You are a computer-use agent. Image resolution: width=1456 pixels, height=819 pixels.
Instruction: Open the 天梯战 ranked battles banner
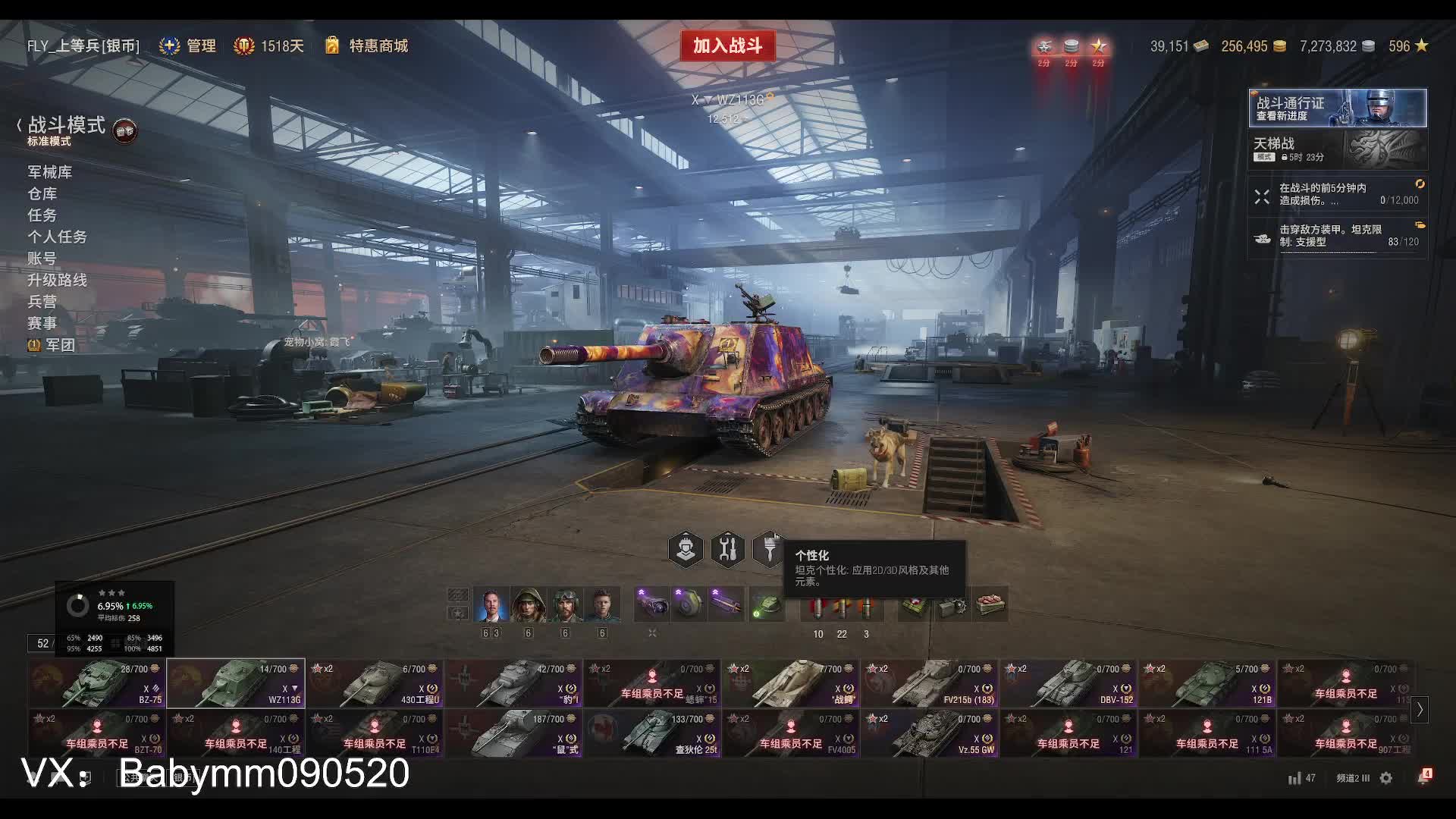[x=1337, y=149]
